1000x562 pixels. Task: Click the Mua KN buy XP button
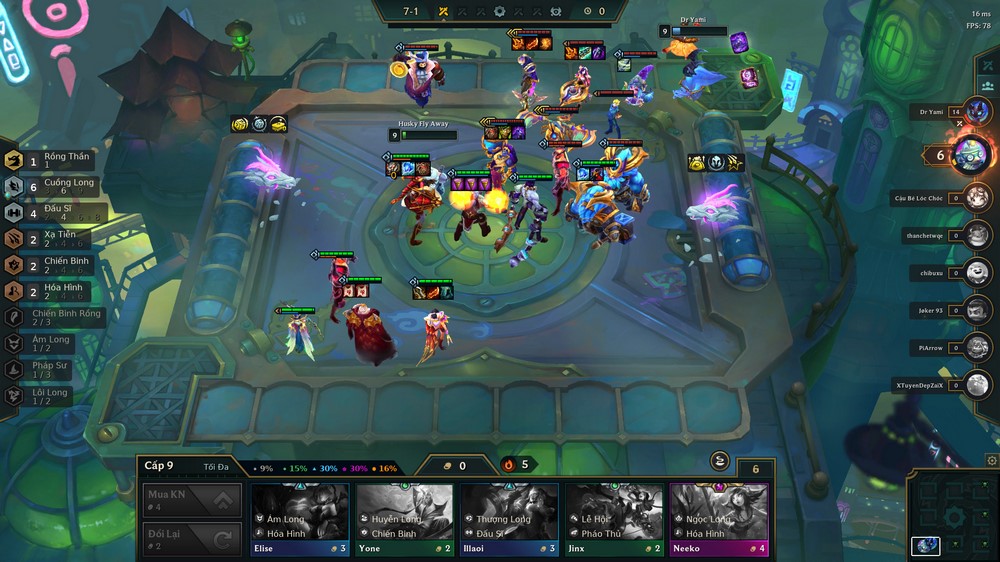(191, 499)
